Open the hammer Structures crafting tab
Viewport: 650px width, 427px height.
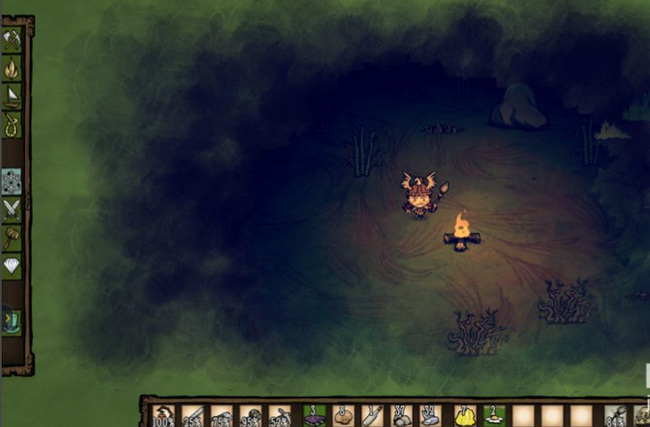[12, 237]
